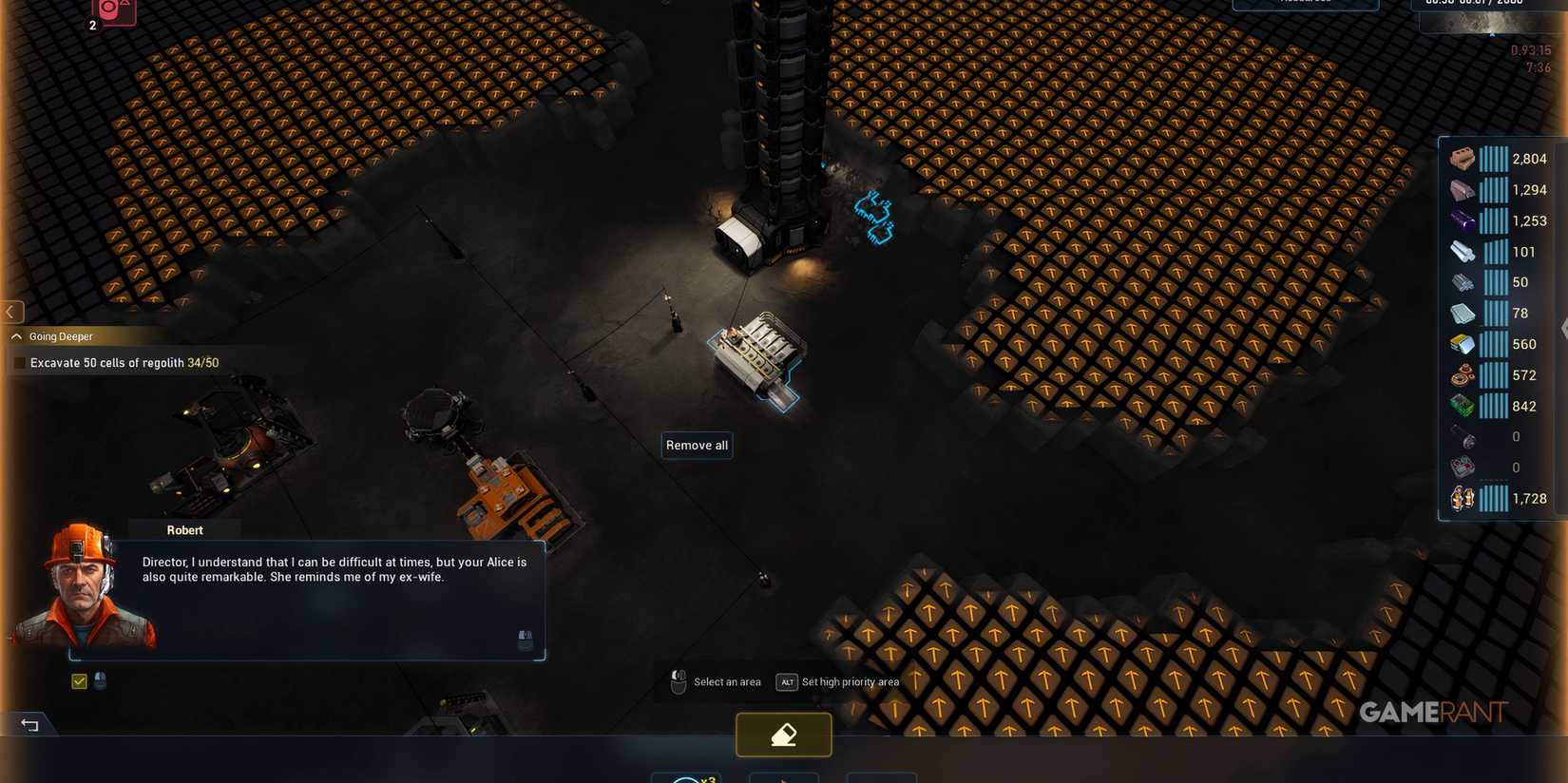Screen dimensions: 1568x783
Task: Click the stone resource bar showing 2,804
Action: [x=1492, y=159]
